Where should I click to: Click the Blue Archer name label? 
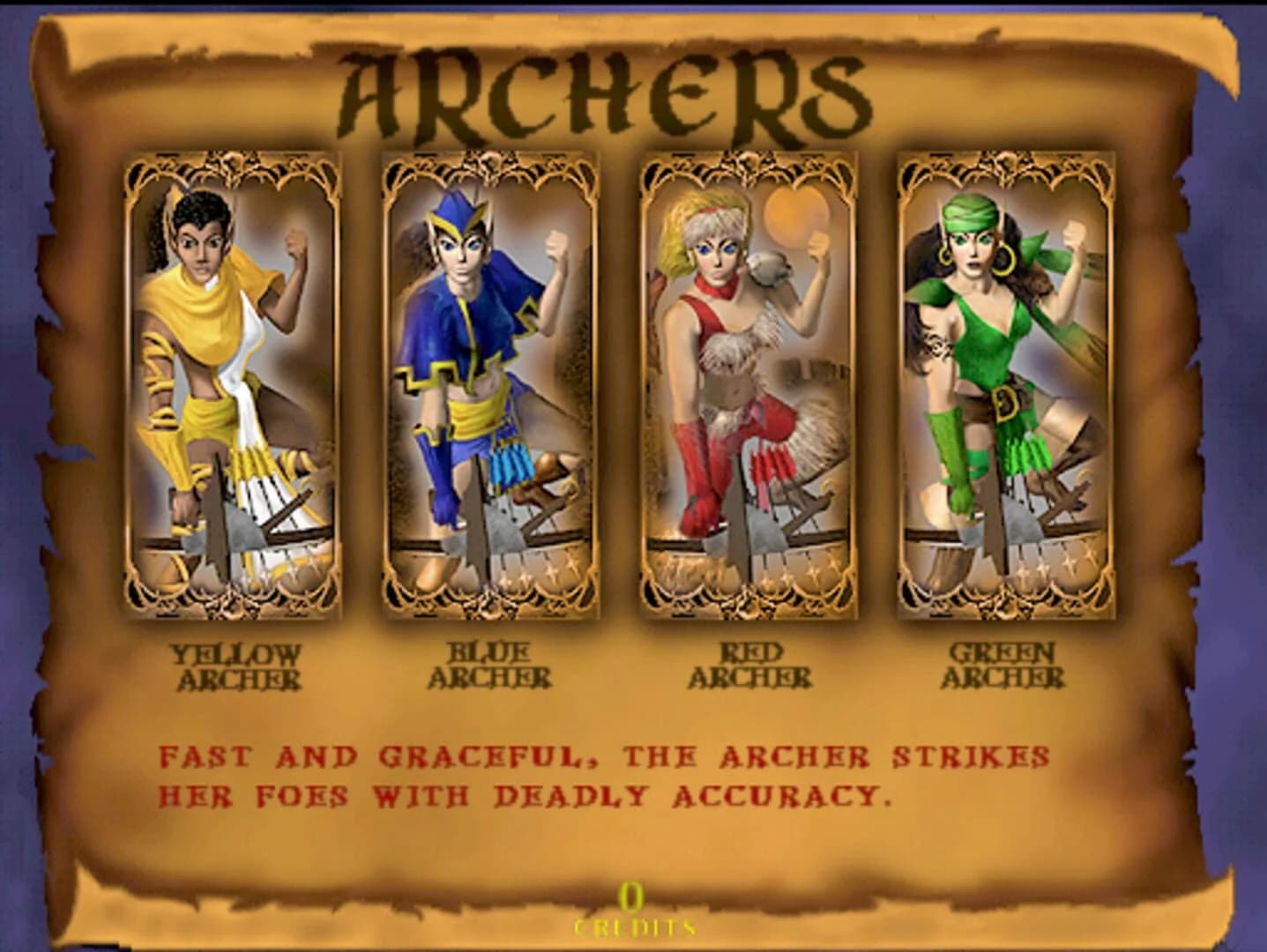click(x=488, y=667)
